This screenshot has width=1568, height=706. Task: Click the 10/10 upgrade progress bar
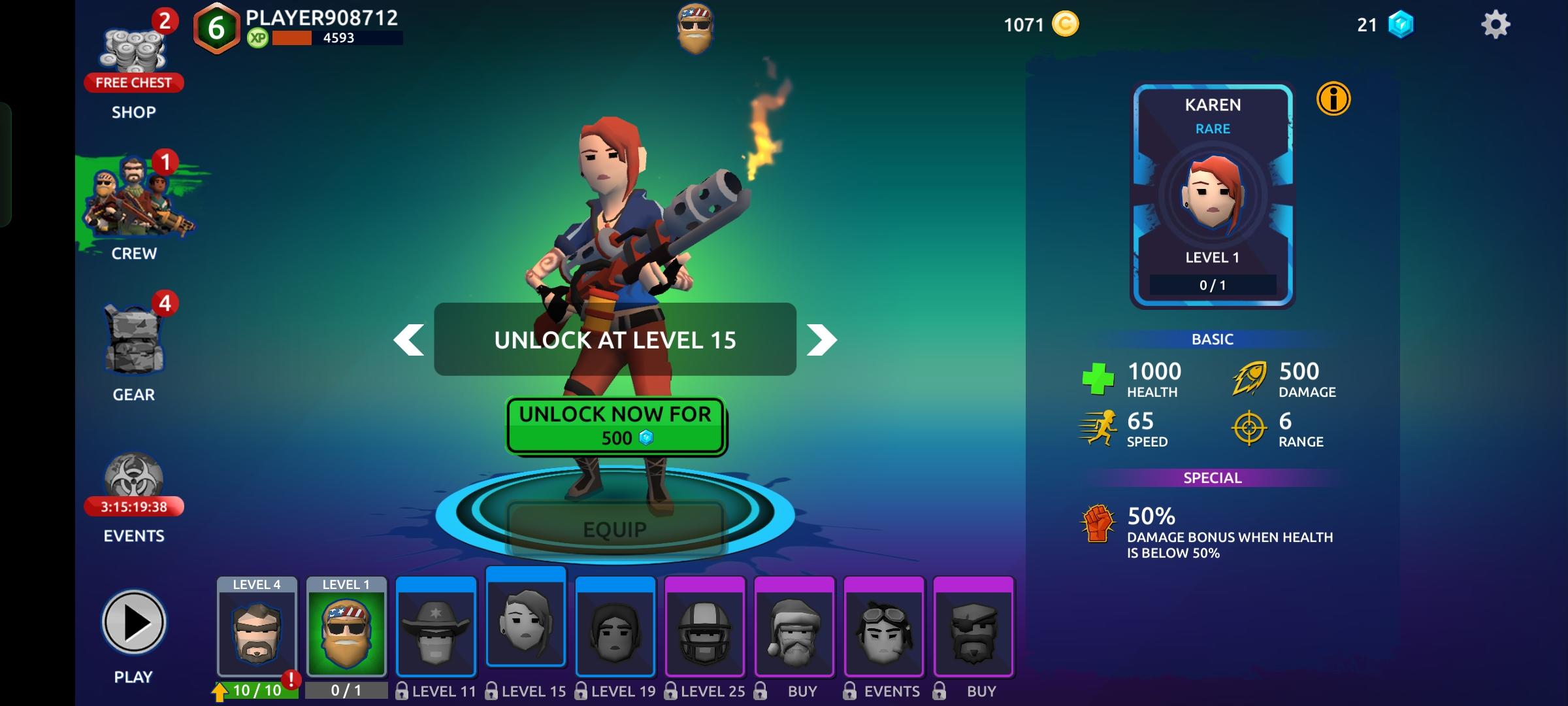258,690
